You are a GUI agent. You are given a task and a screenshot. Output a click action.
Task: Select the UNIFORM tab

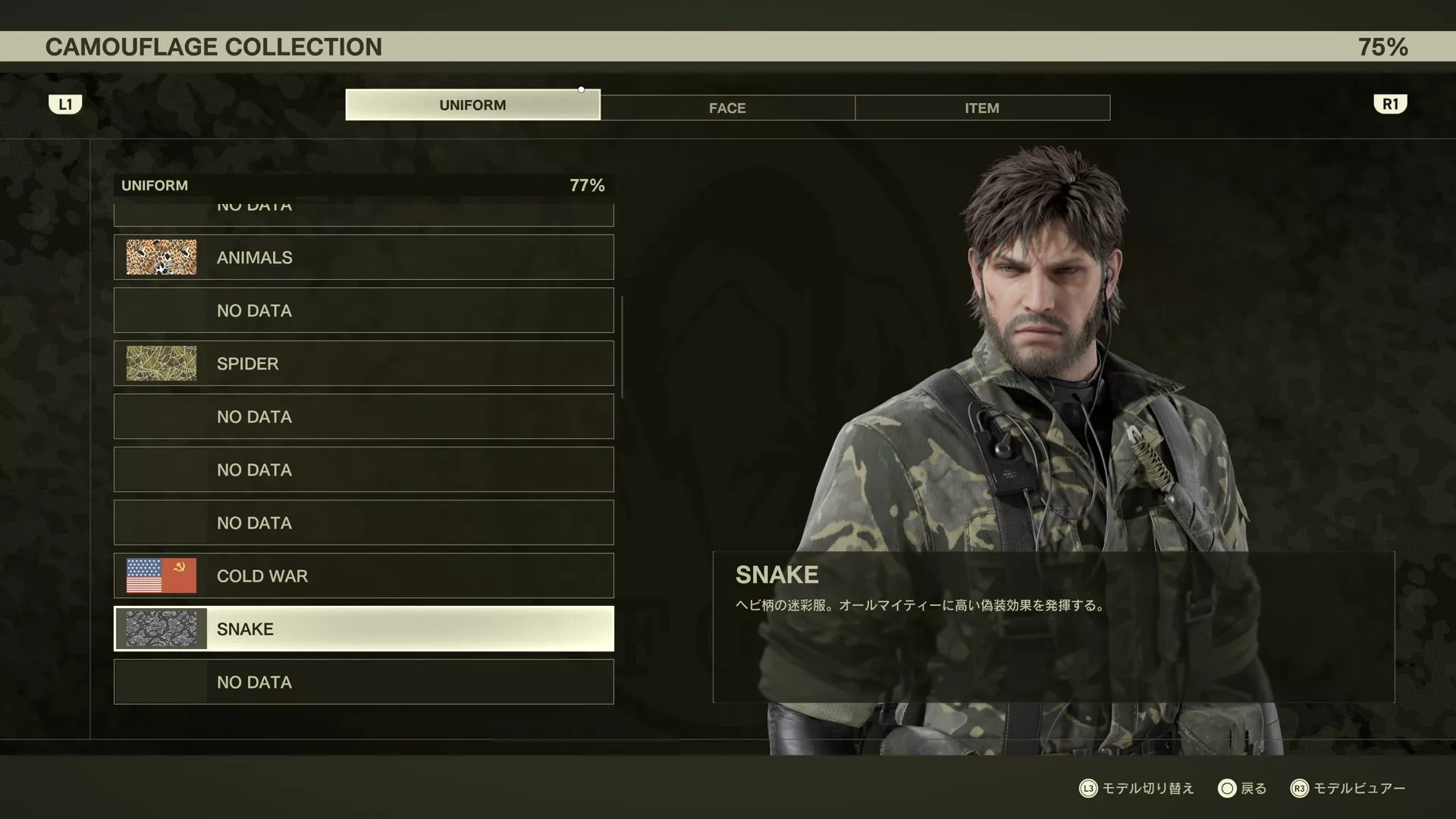pos(472,105)
